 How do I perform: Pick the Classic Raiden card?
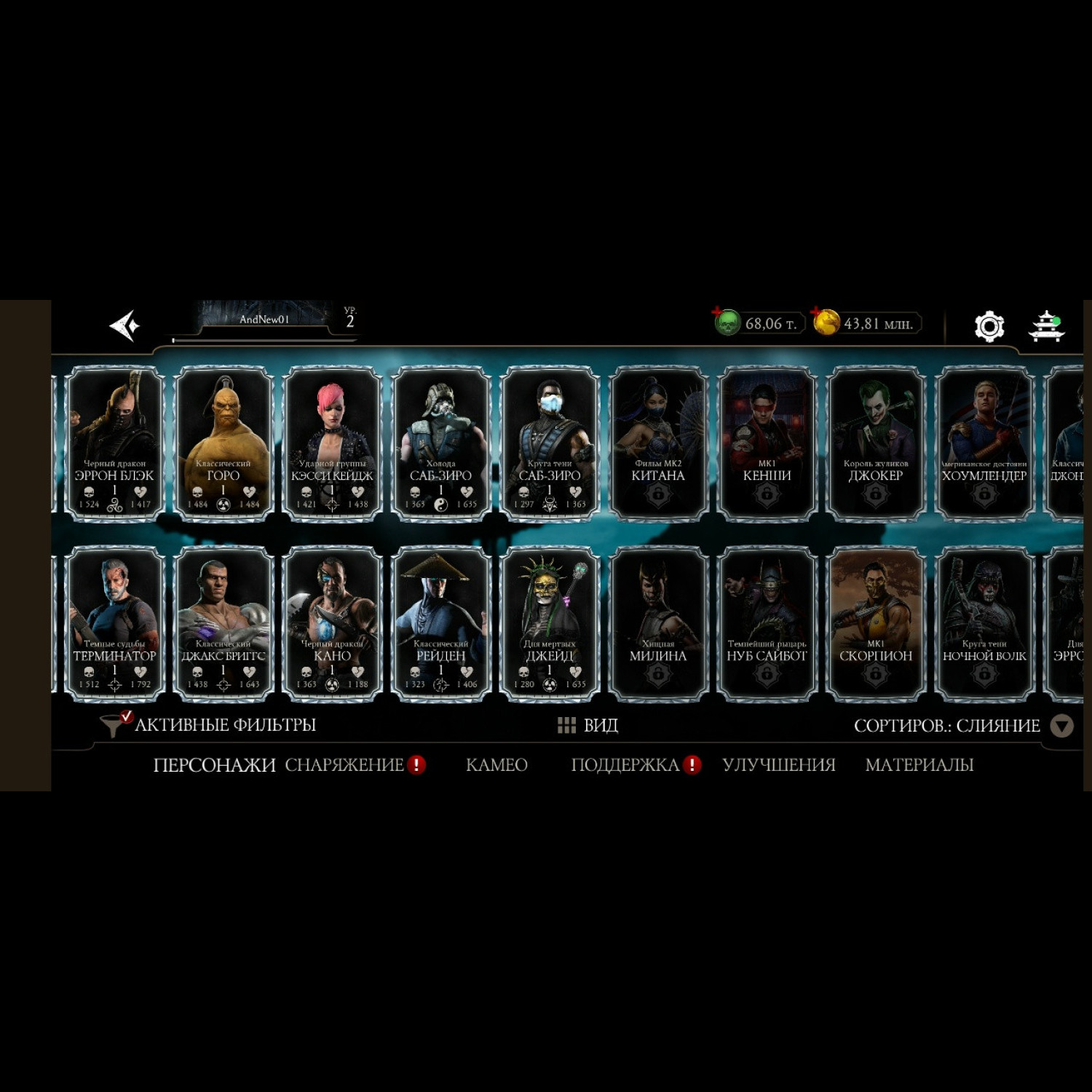tap(440, 623)
